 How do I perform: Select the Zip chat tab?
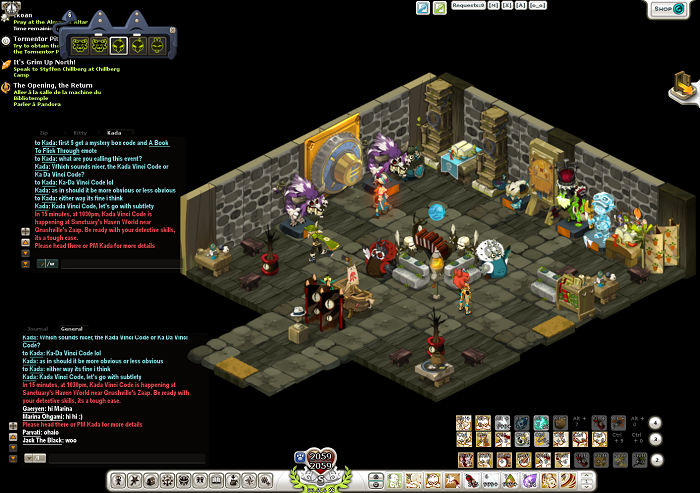pos(44,132)
